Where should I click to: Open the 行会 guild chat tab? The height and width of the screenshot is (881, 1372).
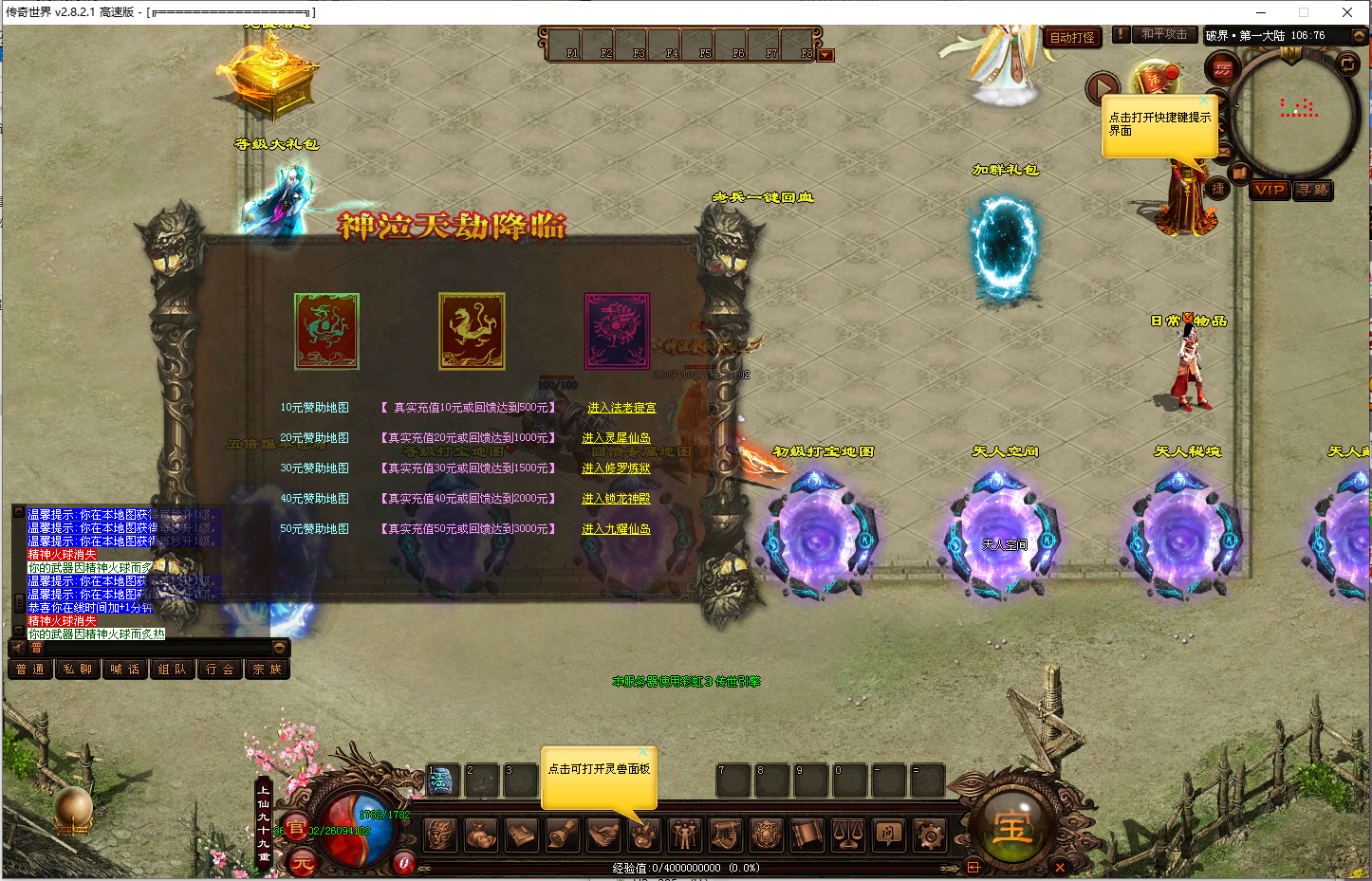tap(219, 670)
